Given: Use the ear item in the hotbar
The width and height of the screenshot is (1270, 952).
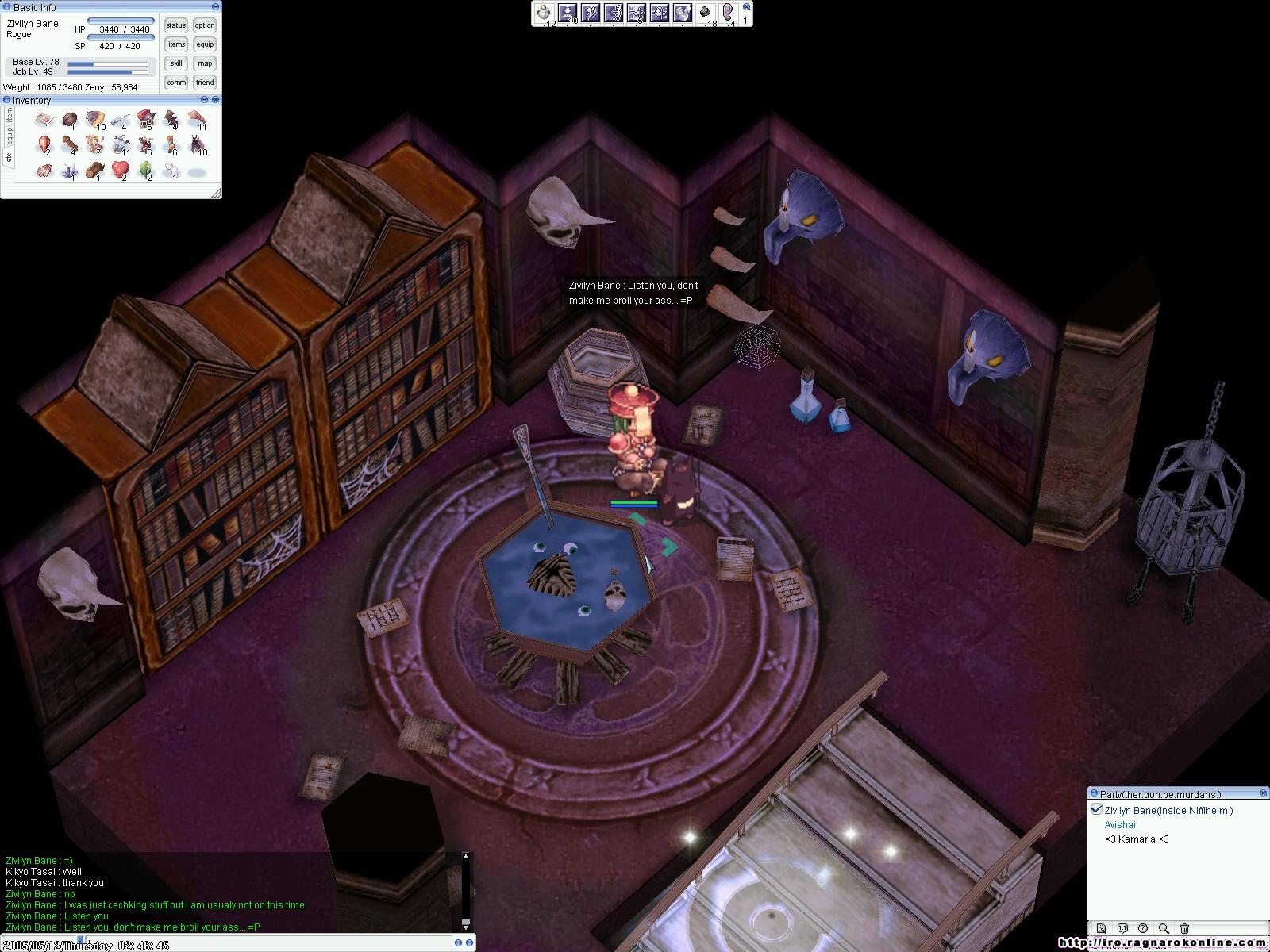Looking at the screenshot, I should [x=728, y=13].
